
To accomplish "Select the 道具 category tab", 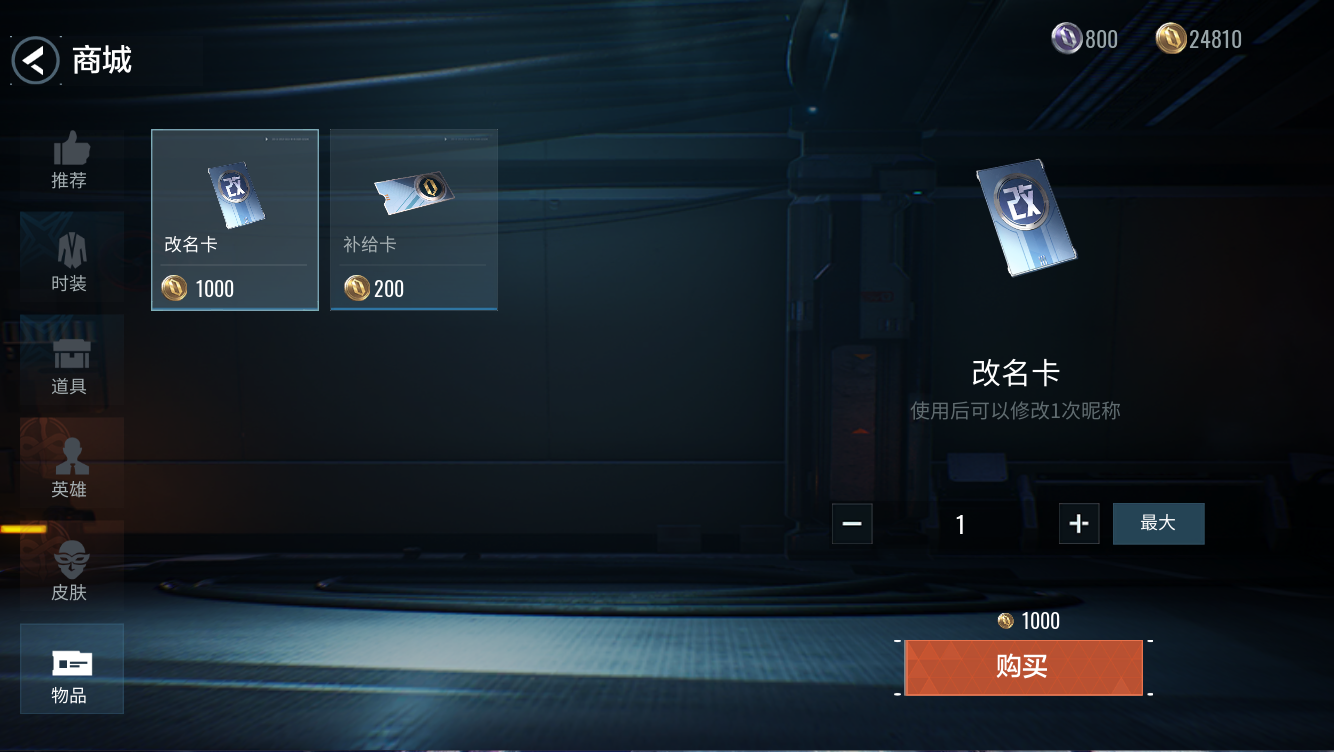I will point(70,366).
